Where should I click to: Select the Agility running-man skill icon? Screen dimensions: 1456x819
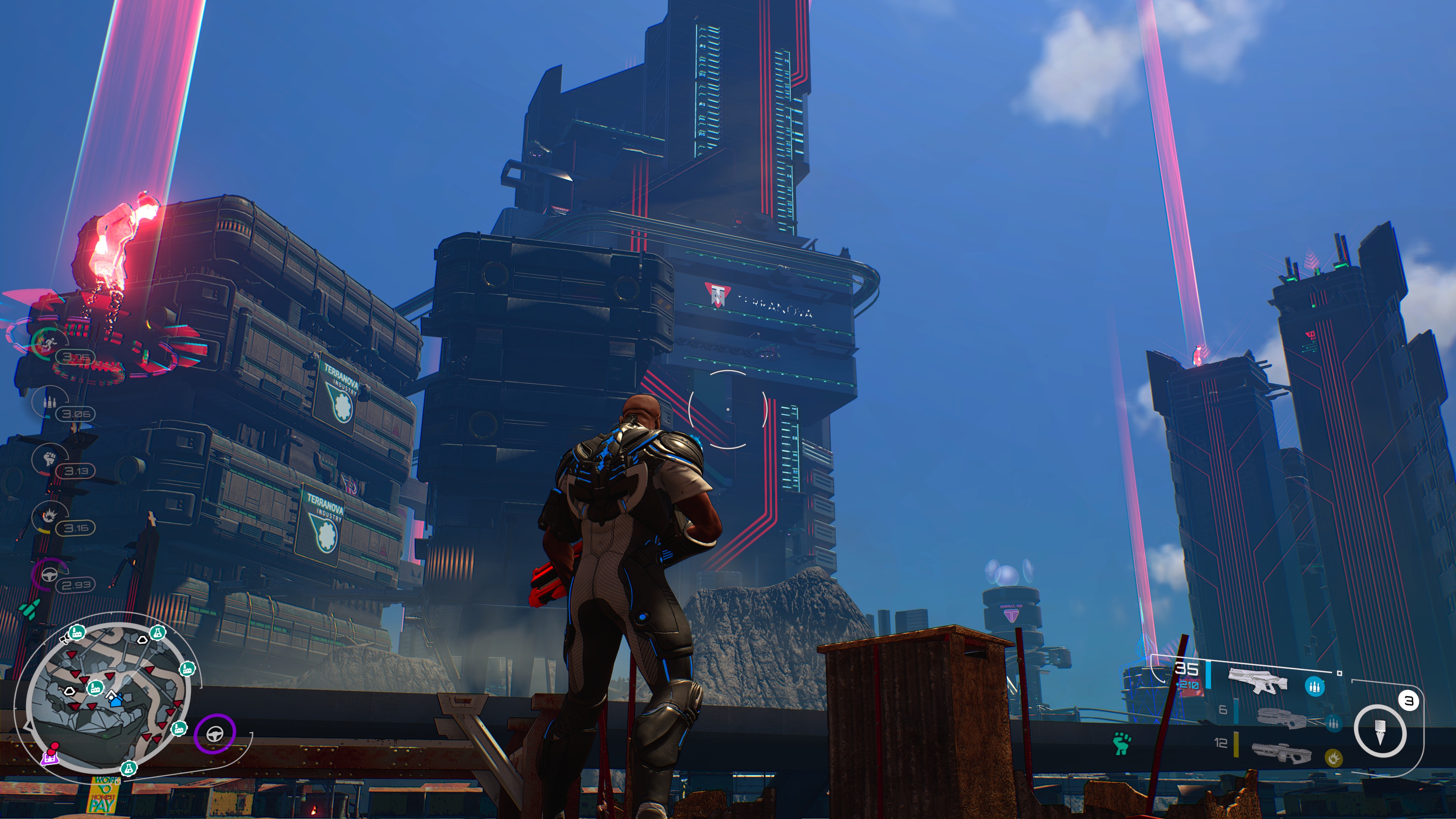click(47, 342)
